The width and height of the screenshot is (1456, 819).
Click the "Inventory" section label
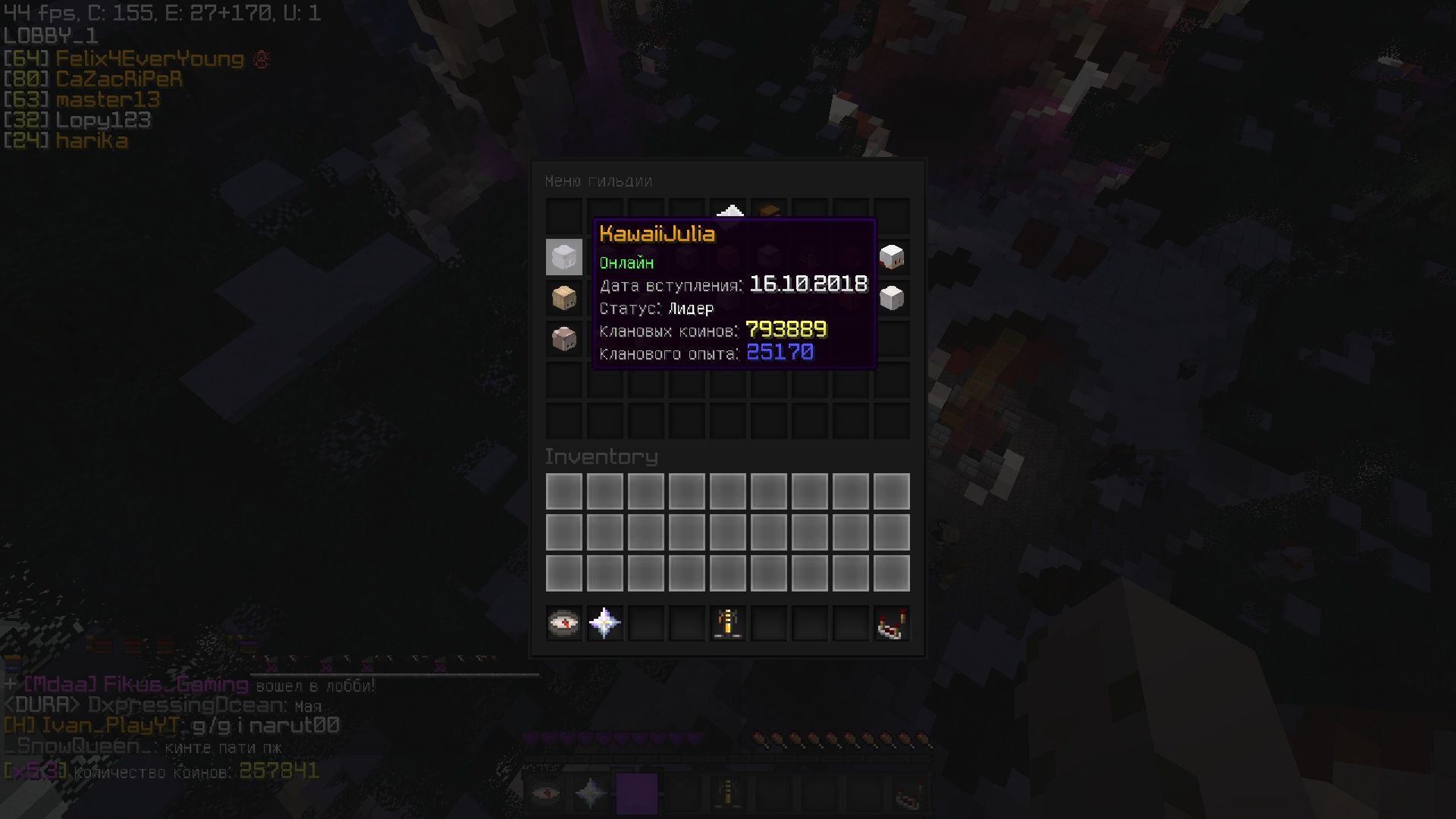tap(601, 456)
